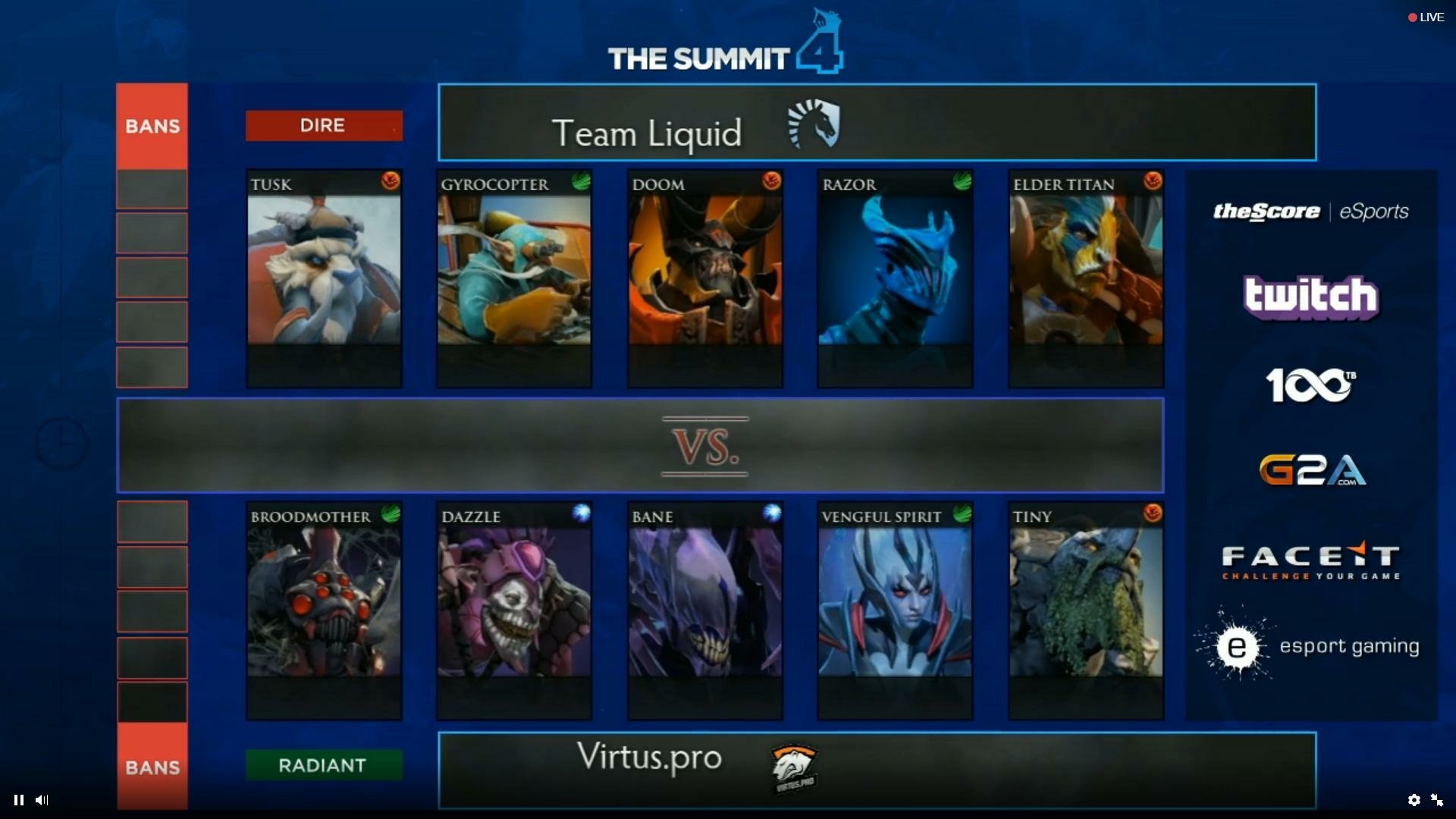Pause the video stream
The image size is (1456, 819).
click(19, 799)
